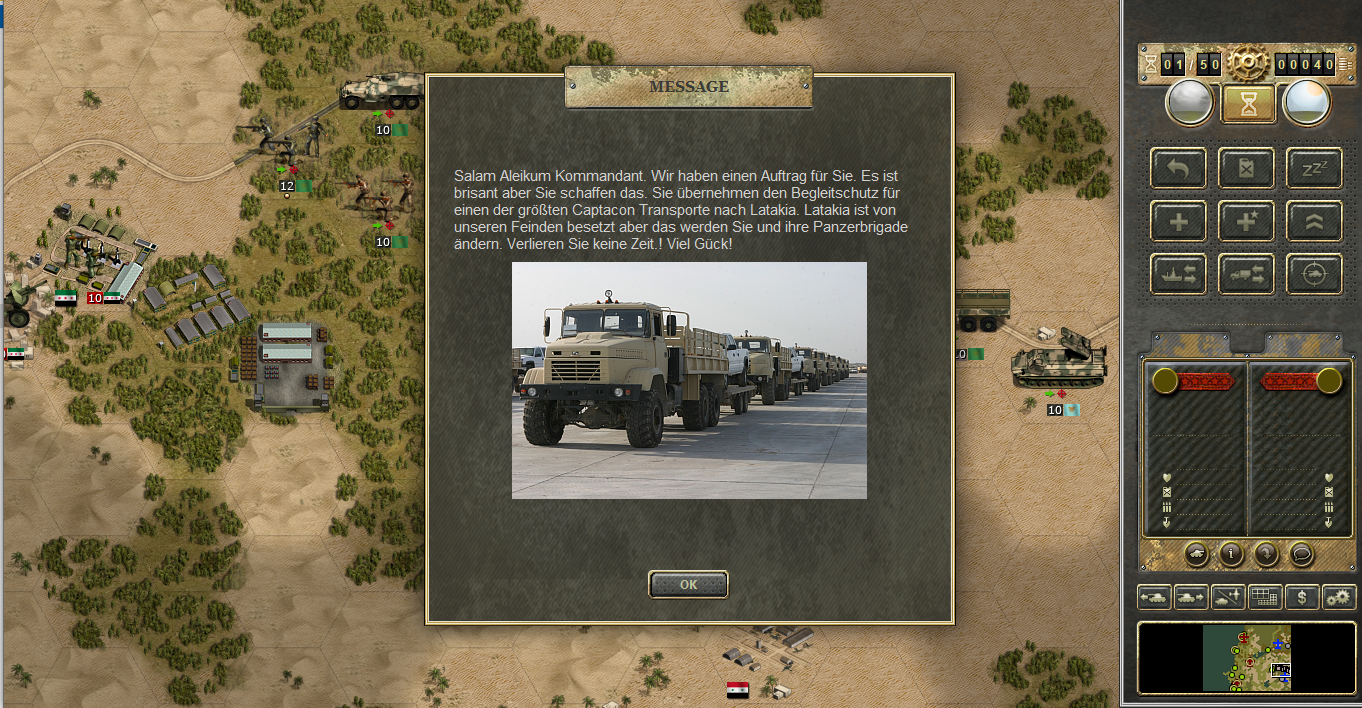This screenshot has height=708, width=1362.
Task: Show unit info with the round i button
Action: [x=1231, y=552]
